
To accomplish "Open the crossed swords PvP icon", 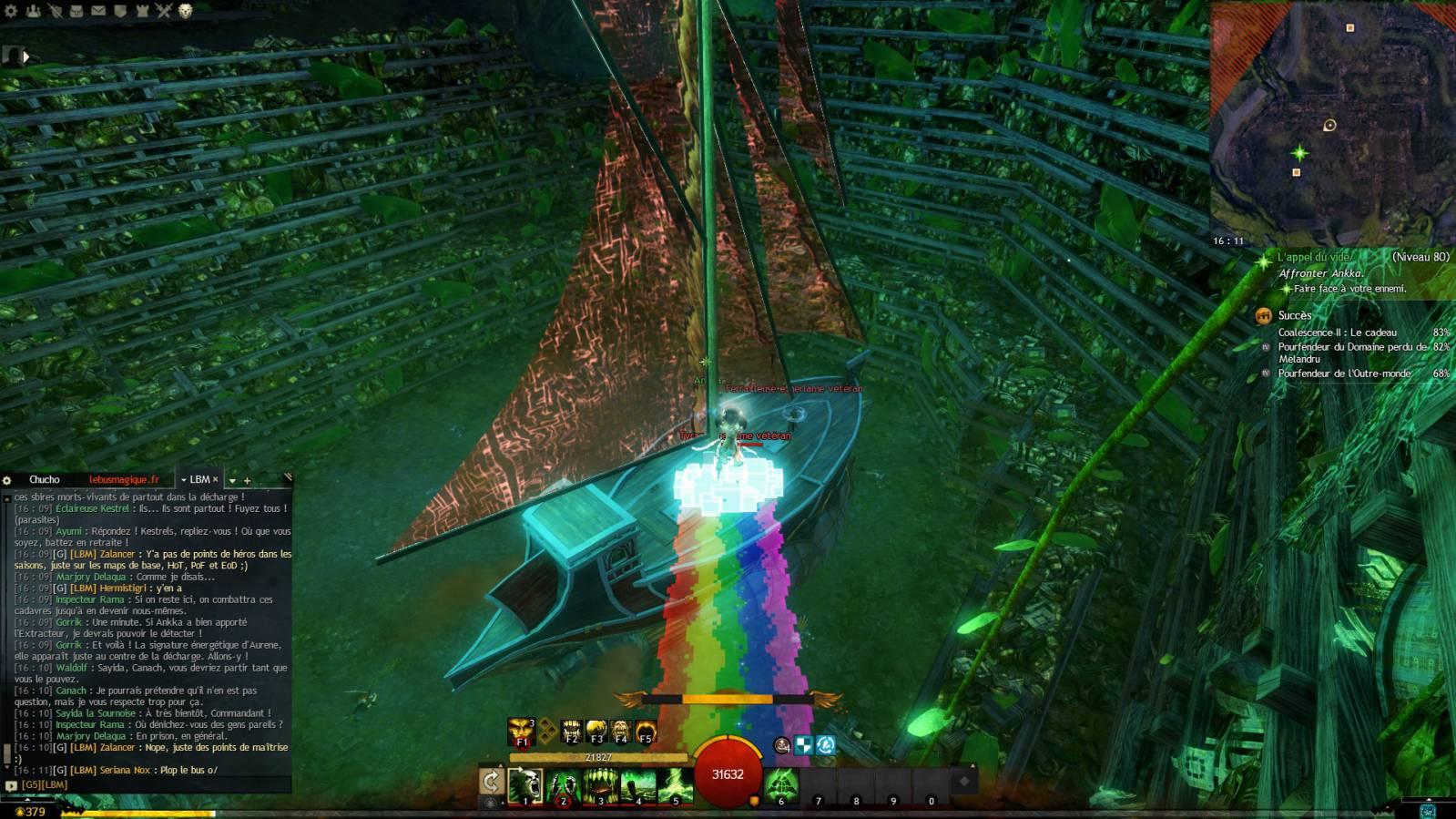I will [164, 11].
